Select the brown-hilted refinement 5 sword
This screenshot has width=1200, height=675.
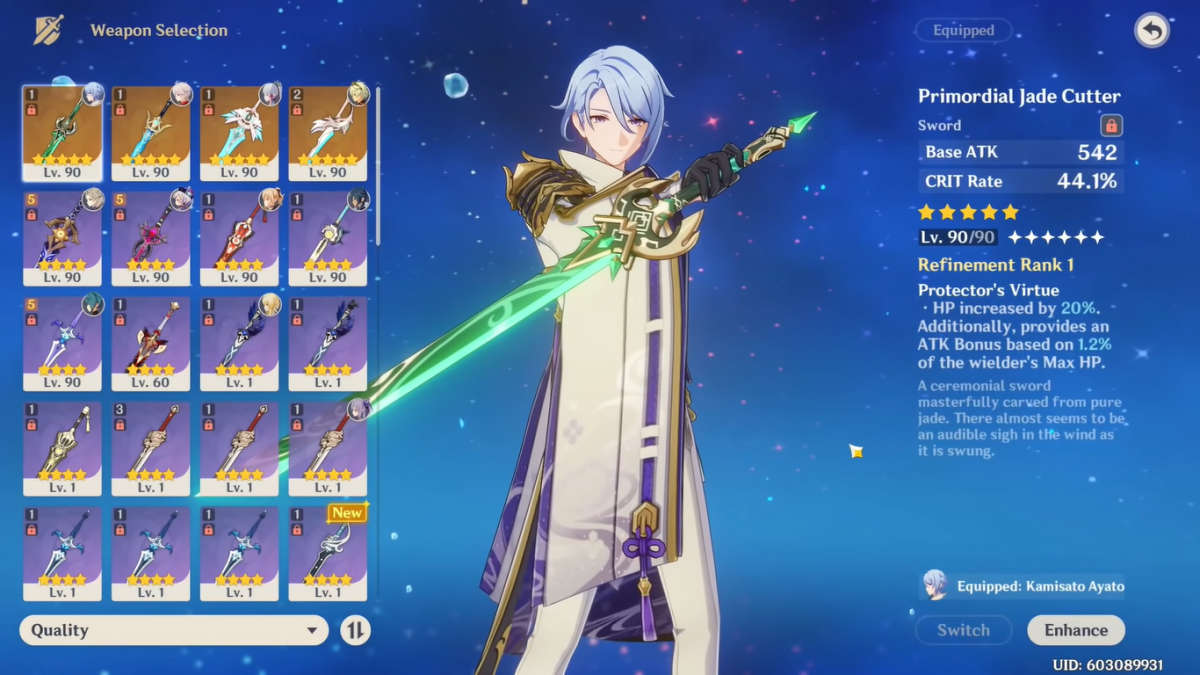click(x=62, y=237)
